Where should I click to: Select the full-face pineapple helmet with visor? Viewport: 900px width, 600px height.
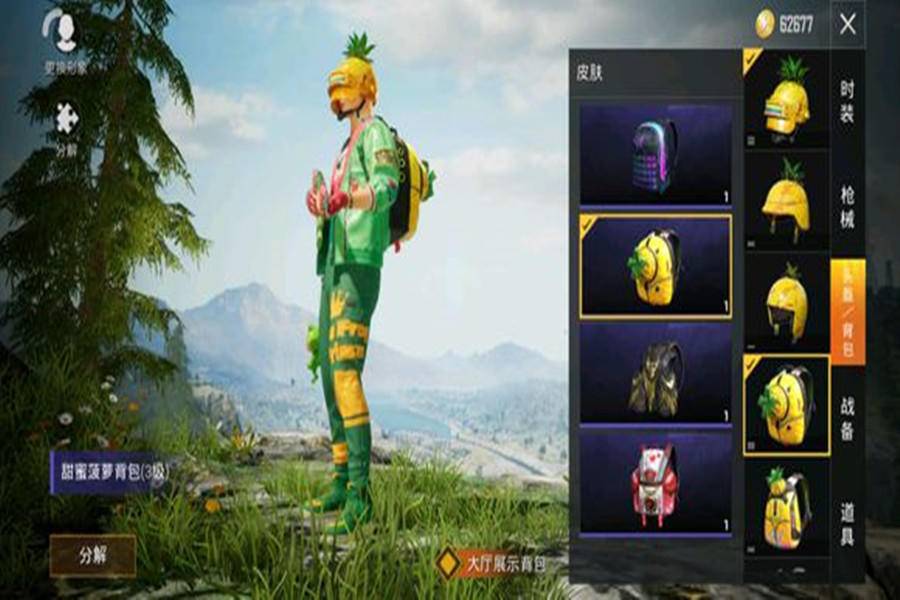point(786,100)
